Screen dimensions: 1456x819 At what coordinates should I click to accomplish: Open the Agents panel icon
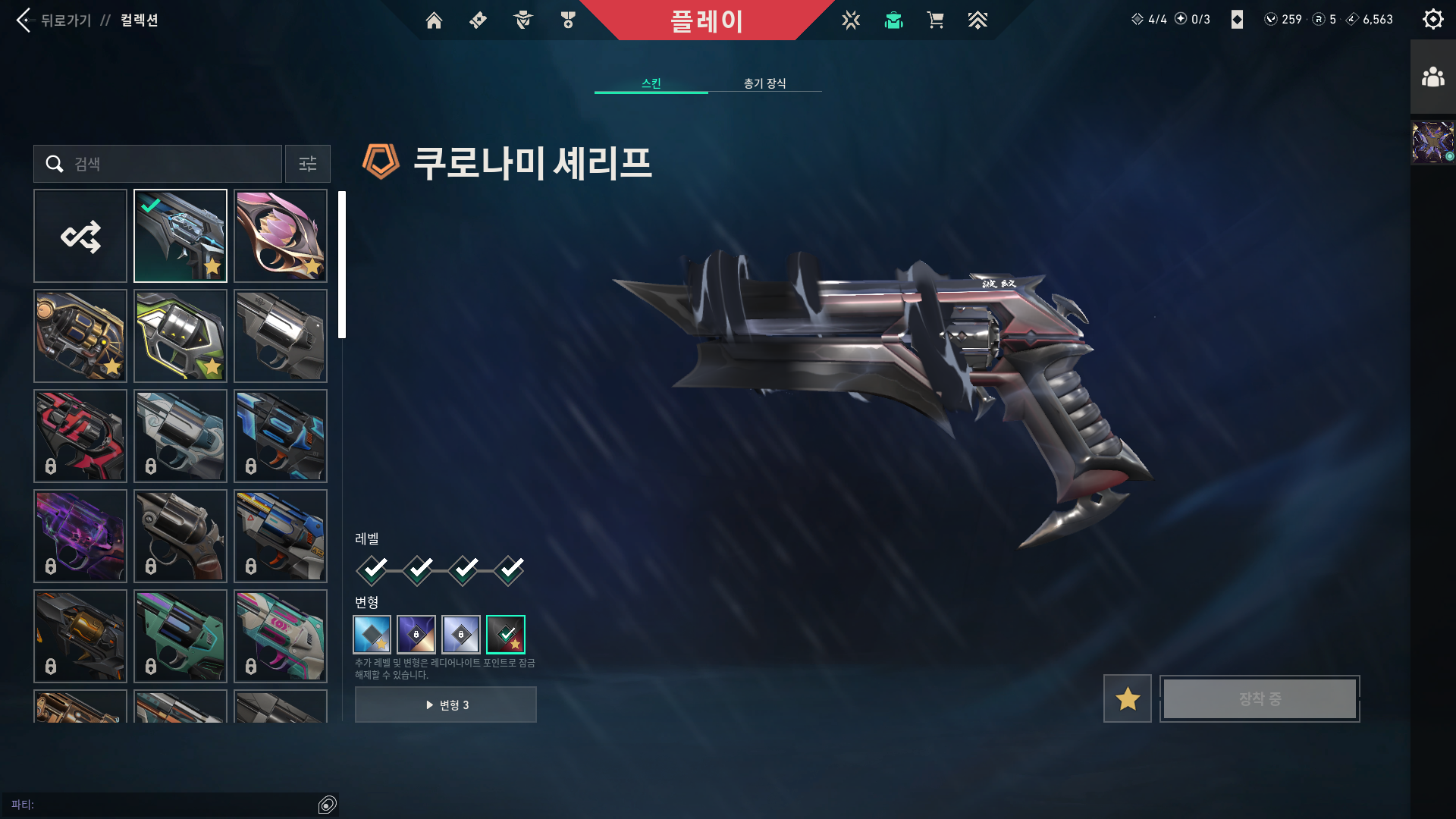[521, 20]
